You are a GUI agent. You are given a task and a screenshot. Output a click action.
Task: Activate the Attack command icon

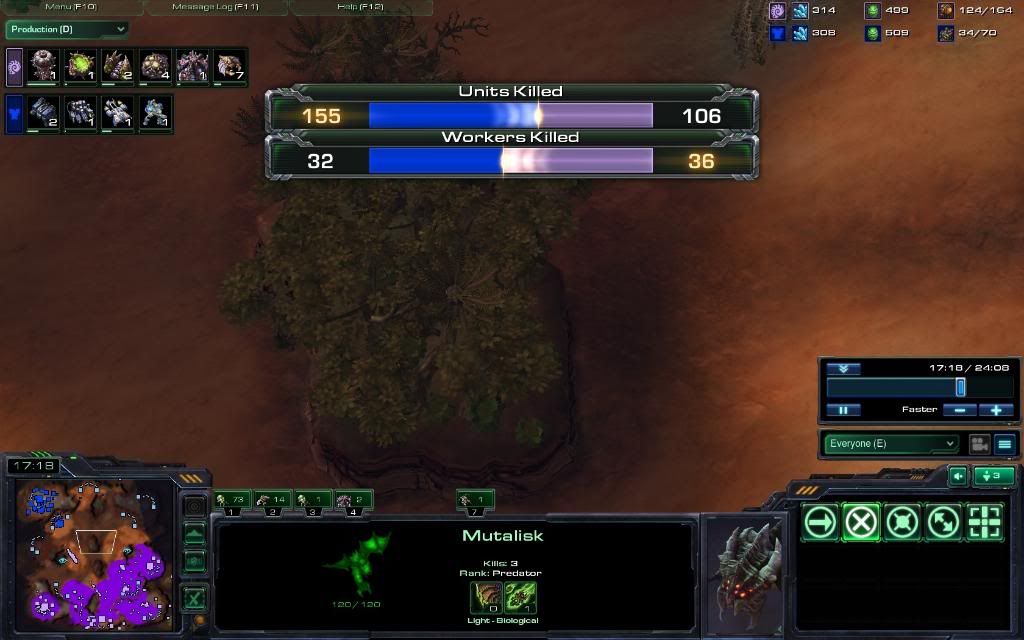pyautogui.click(x=983, y=522)
